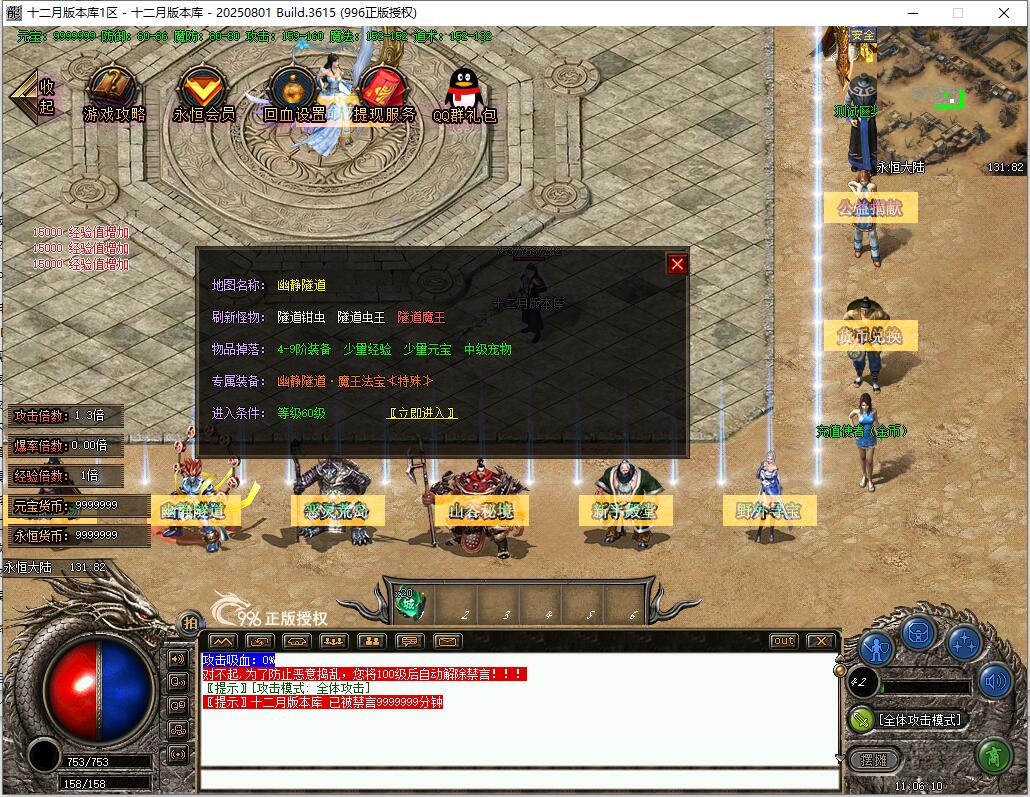Collapse the top menu with 收起
Viewport: 1030px width, 797px height.
34,96
